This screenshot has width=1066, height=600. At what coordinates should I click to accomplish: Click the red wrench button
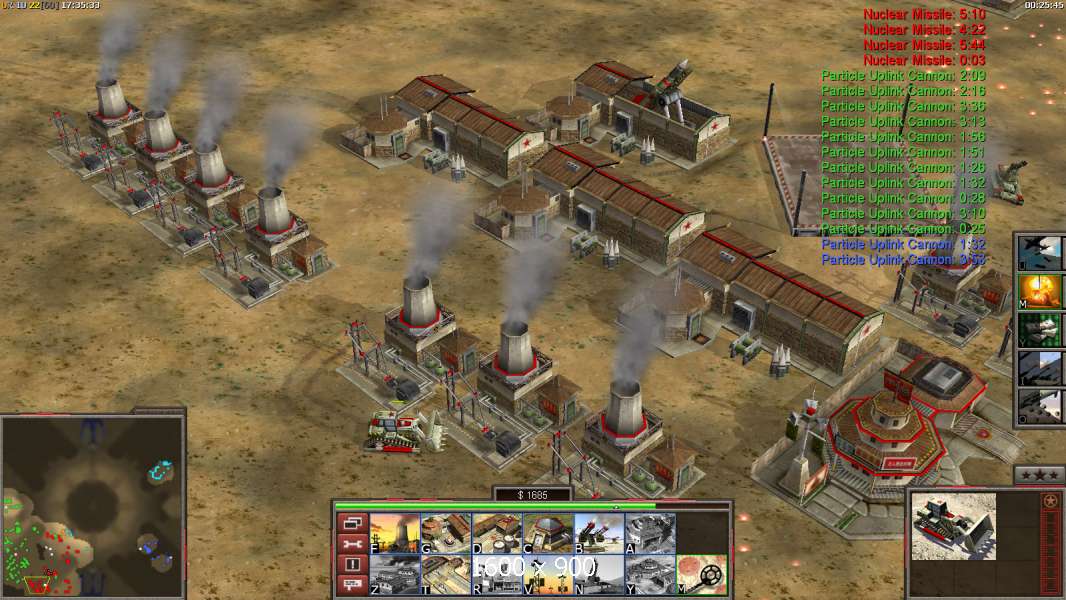click(x=352, y=543)
